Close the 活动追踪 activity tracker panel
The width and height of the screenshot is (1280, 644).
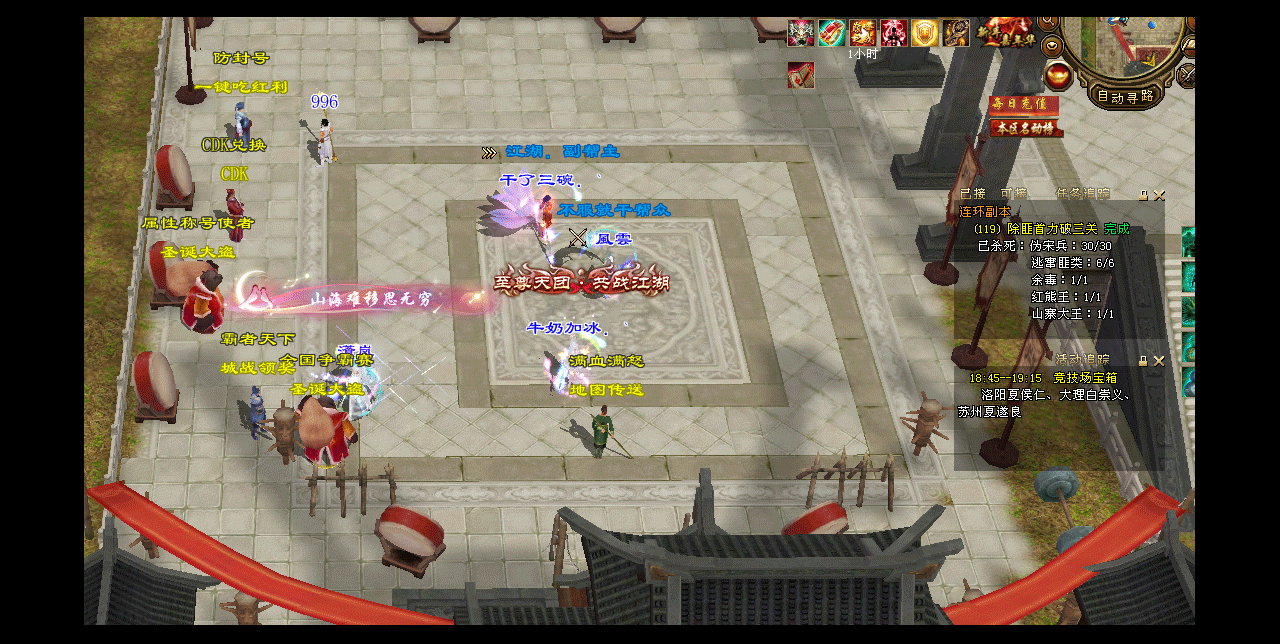(x=1159, y=360)
